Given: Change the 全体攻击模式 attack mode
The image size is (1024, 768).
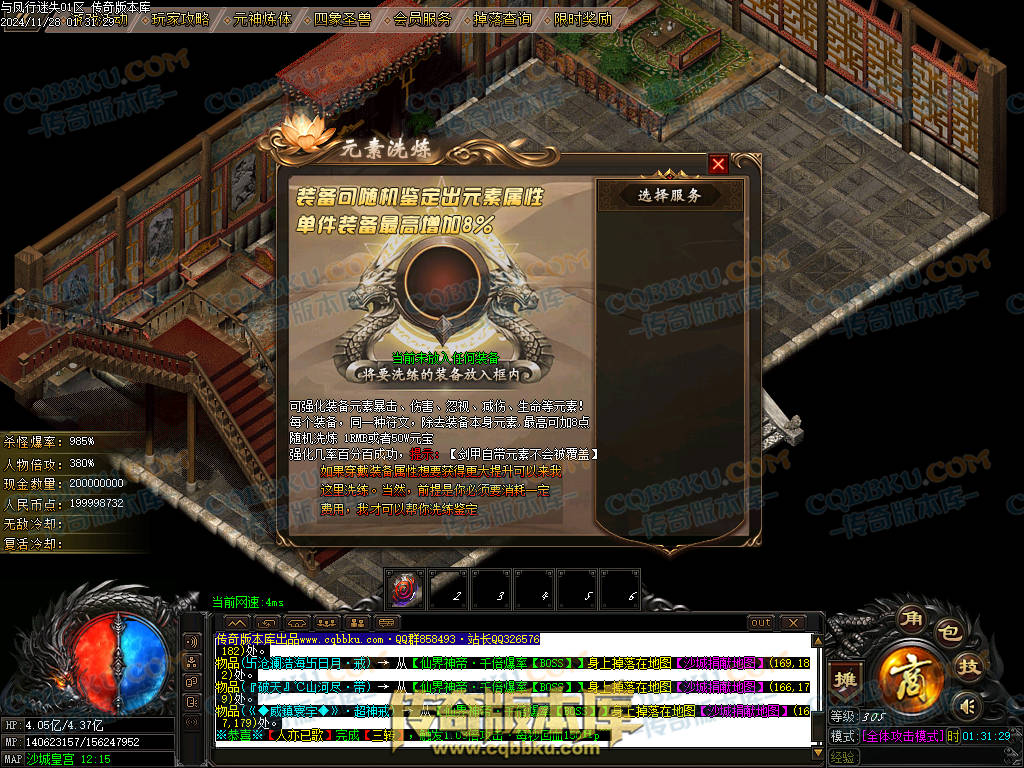Looking at the screenshot, I should 902,736.
